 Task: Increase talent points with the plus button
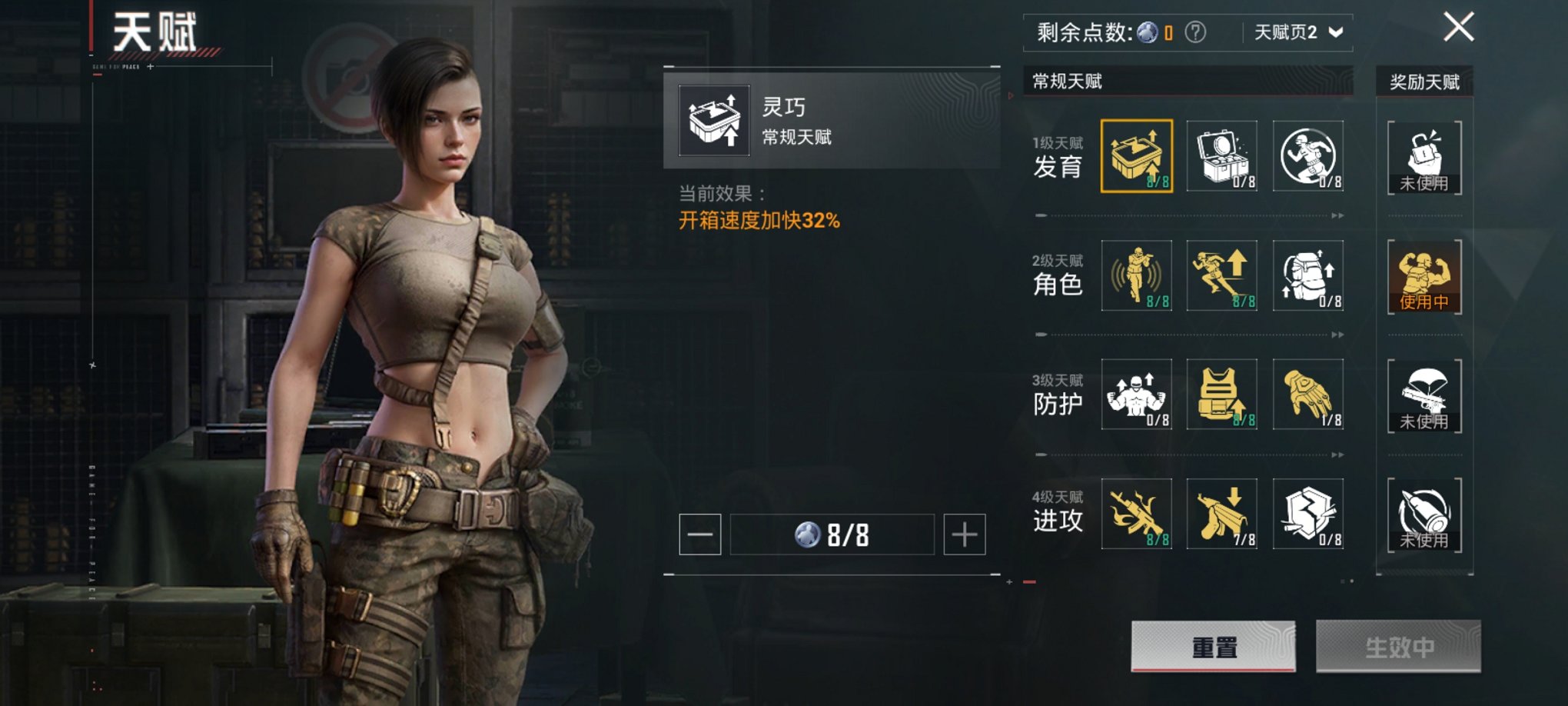point(965,534)
